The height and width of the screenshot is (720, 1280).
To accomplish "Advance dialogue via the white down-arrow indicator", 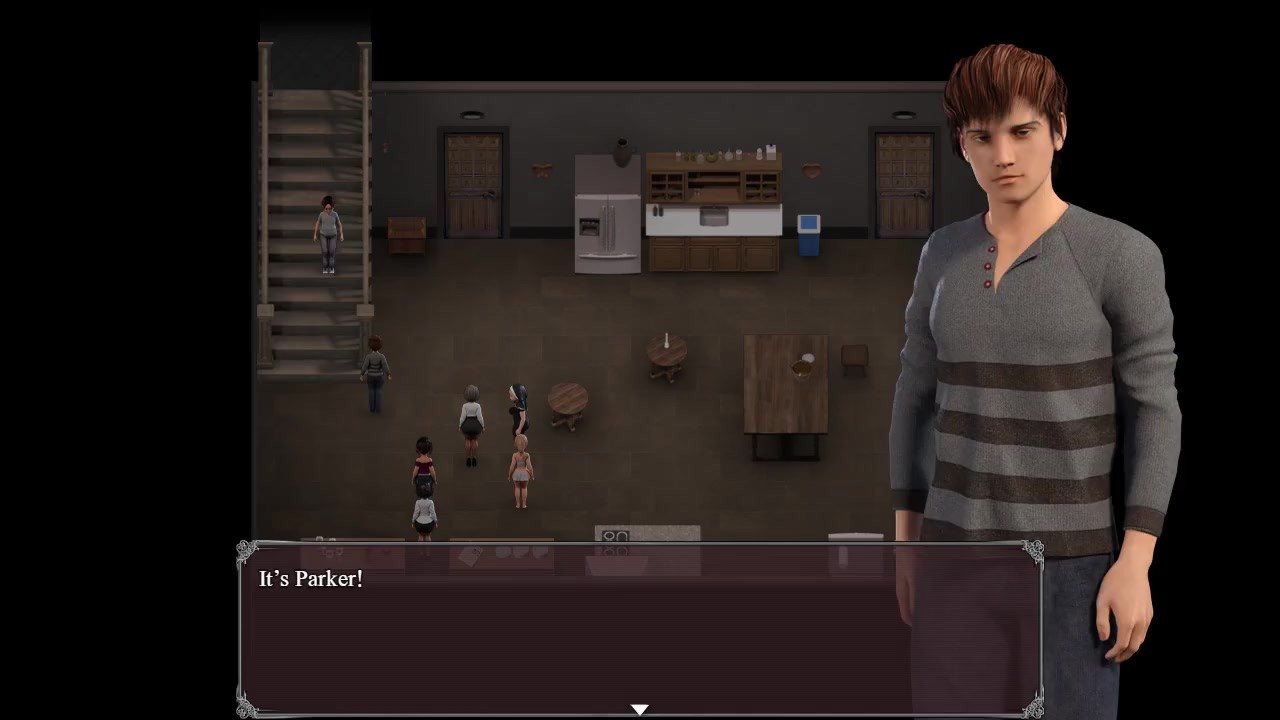I will pyautogui.click(x=640, y=709).
